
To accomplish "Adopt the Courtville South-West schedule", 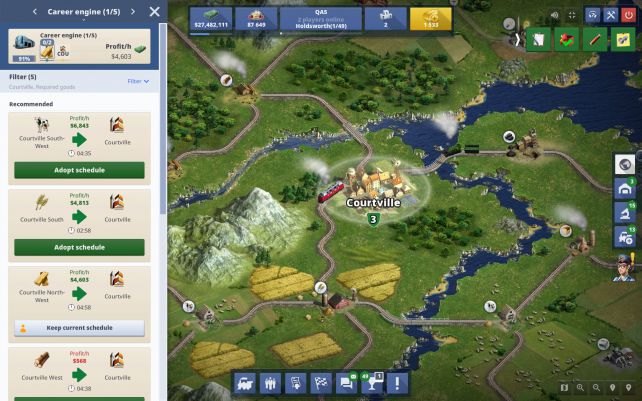I will click(x=79, y=170).
